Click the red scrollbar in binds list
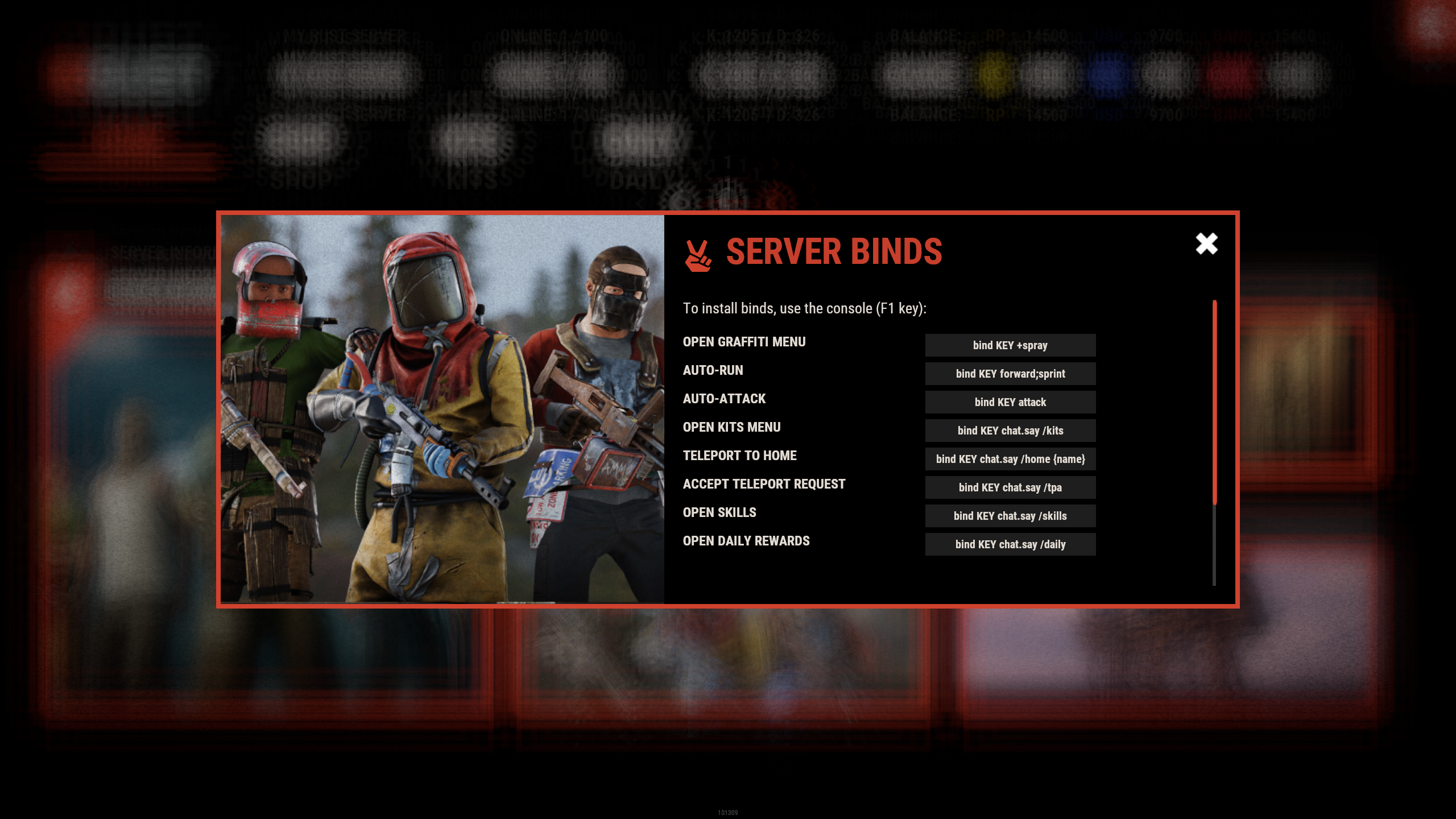The height and width of the screenshot is (819, 1456). (x=1214, y=402)
